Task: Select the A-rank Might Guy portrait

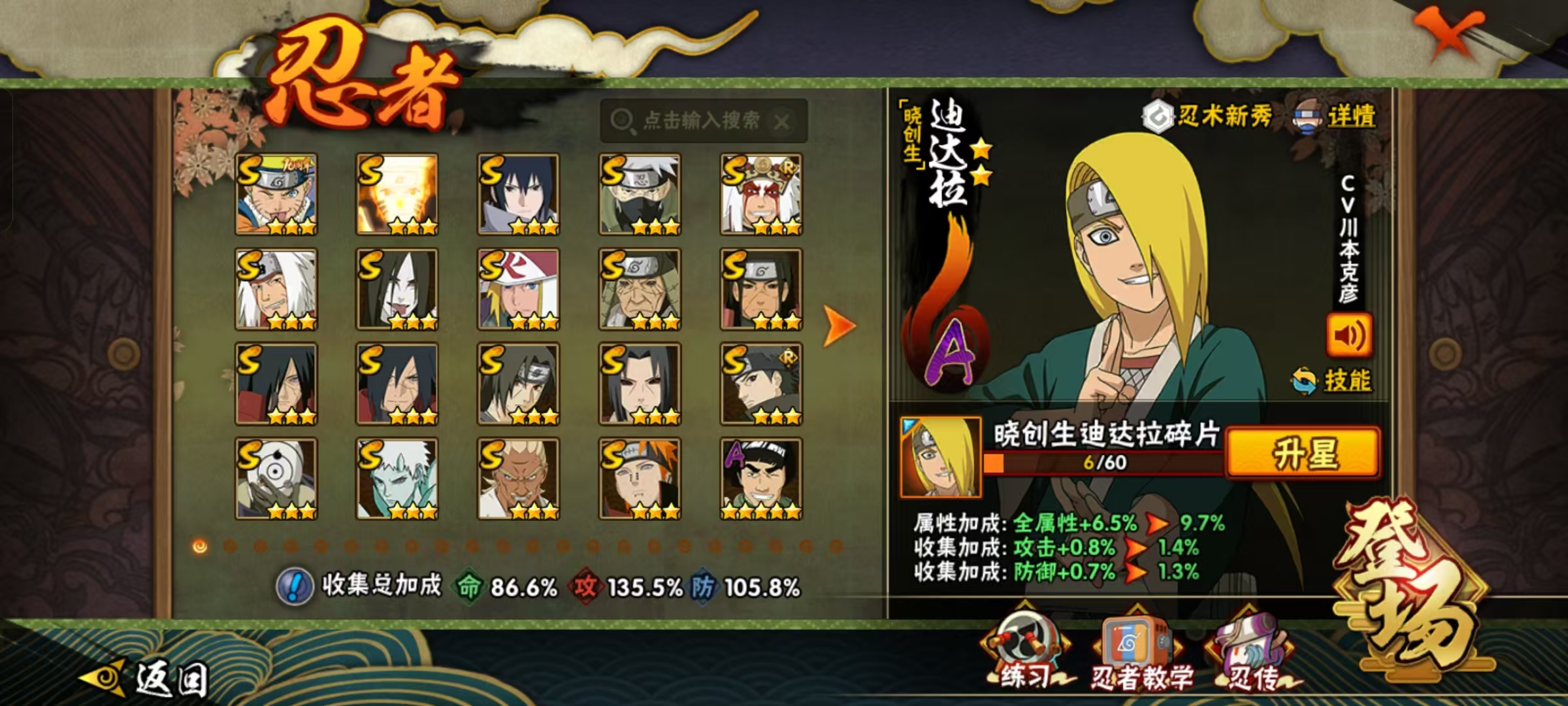Action: tap(761, 479)
